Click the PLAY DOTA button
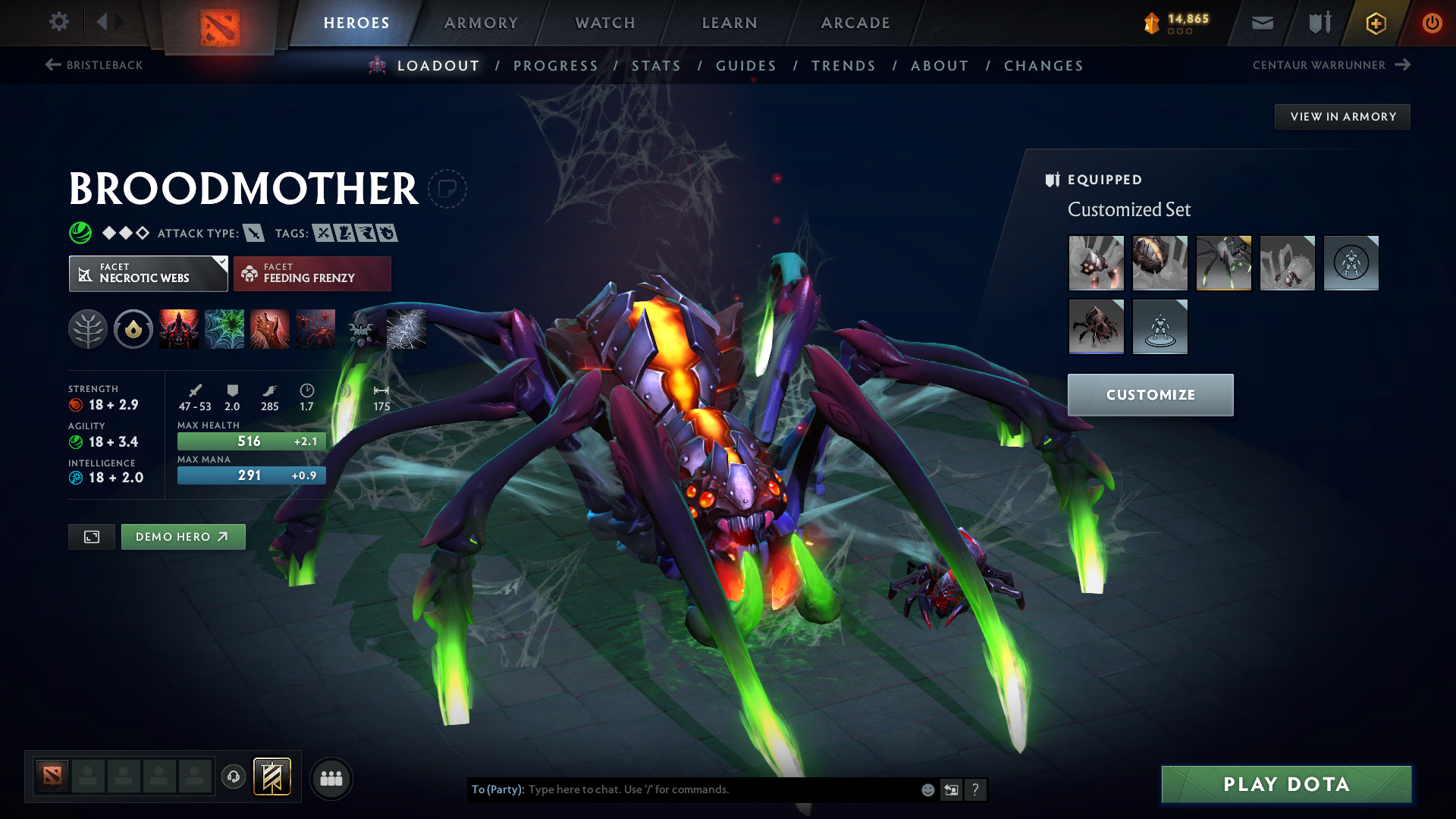Image resolution: width=1456 pixels, height=819 pixels. tap(1285, 784)
